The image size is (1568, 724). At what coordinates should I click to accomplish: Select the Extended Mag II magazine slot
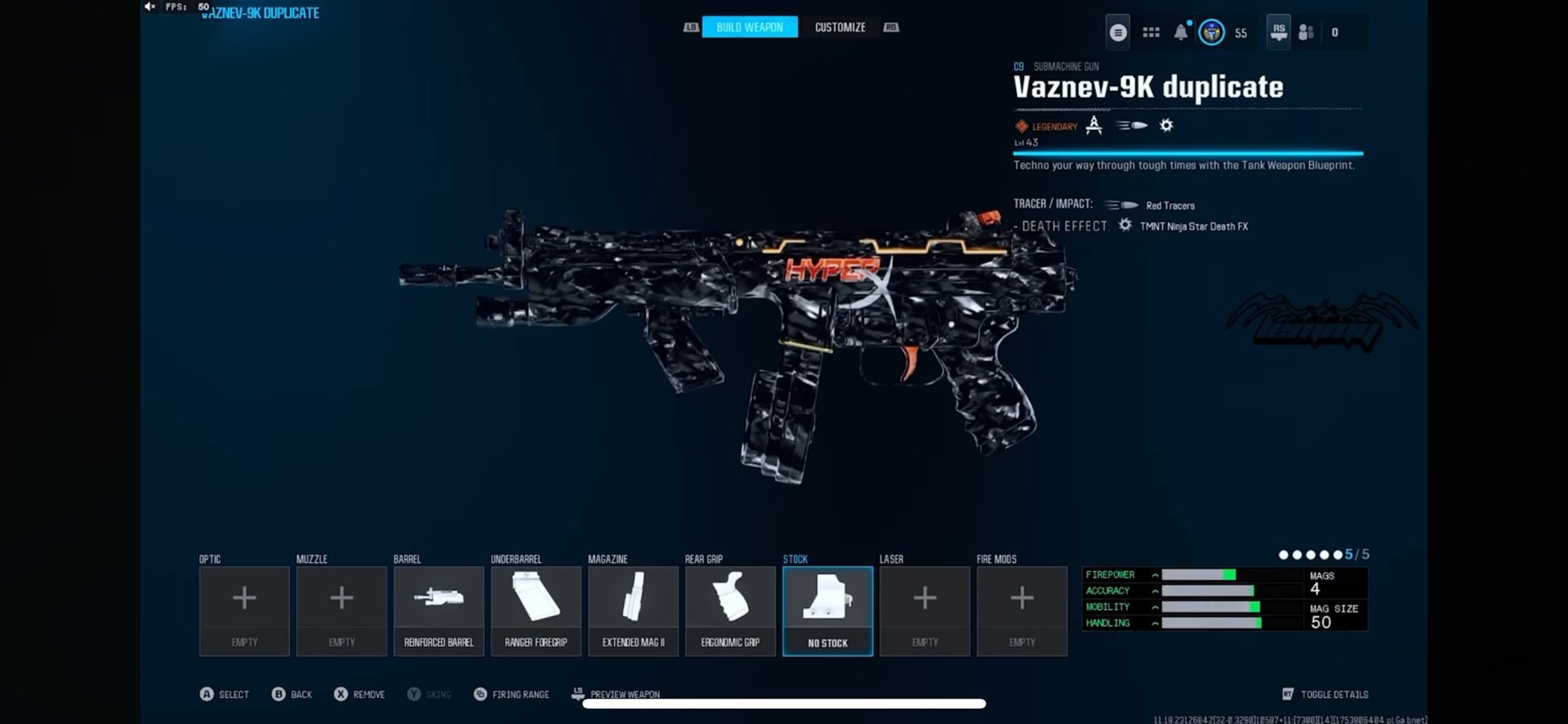[633, 610]
